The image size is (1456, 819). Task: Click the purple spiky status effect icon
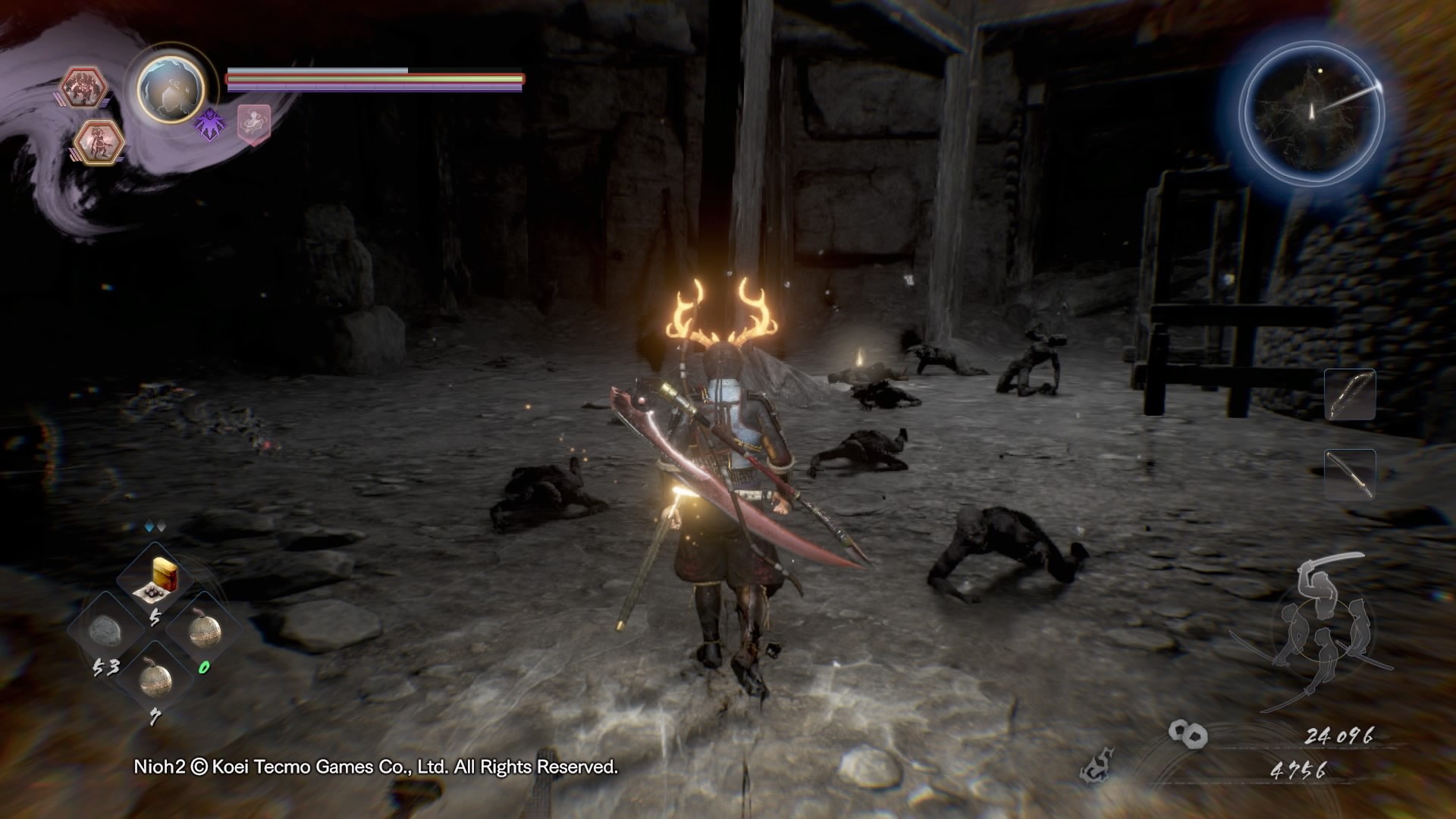[x=209, y=123]
